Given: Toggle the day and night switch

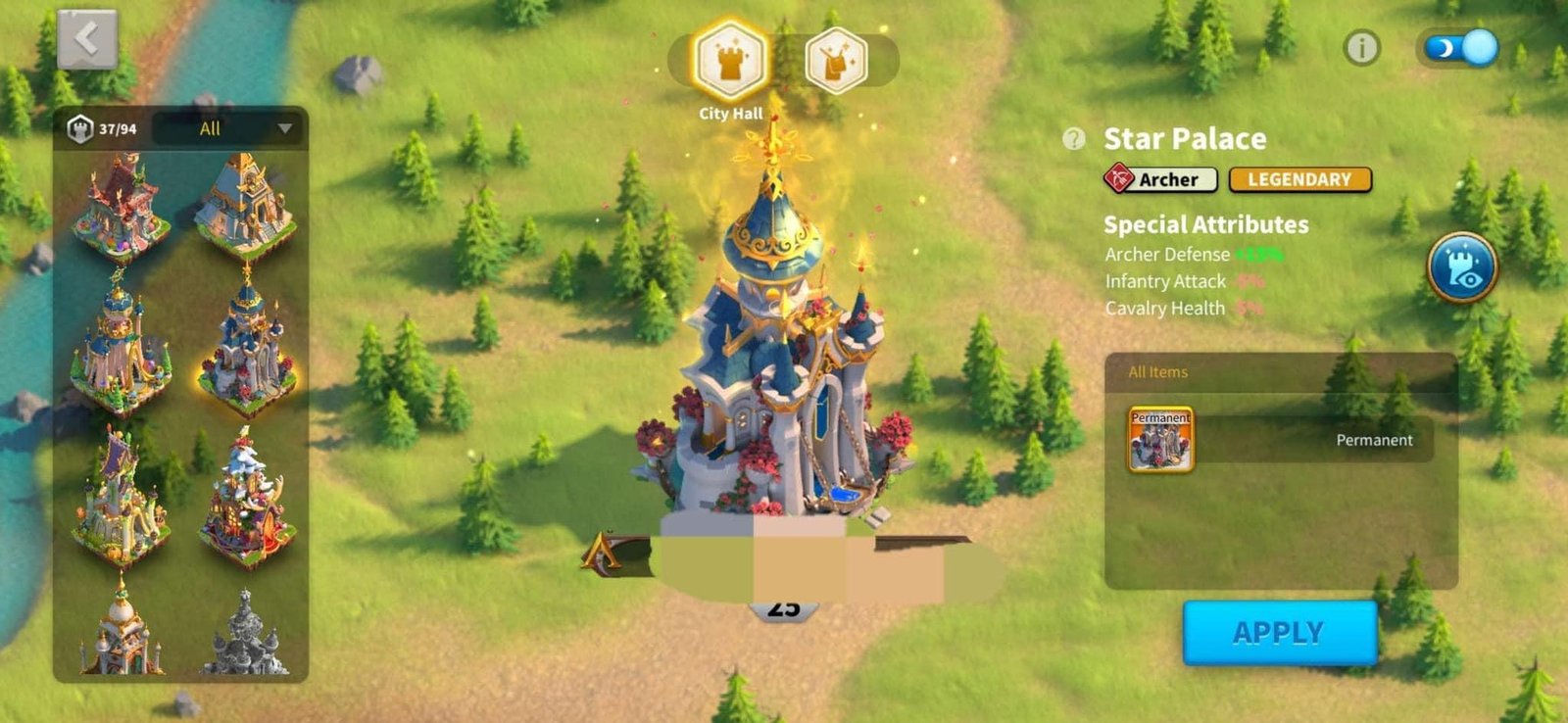Looking at the screenshot, I should click(x=1460, y=47).
